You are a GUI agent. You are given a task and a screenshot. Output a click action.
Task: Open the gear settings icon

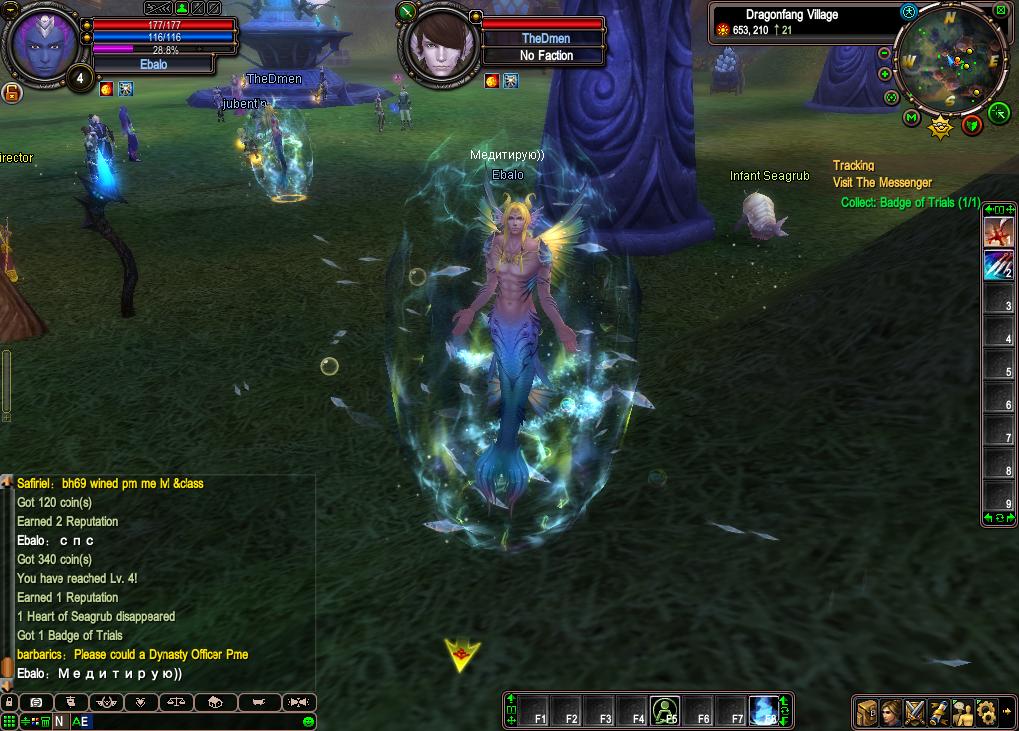[x=986, y=712]
